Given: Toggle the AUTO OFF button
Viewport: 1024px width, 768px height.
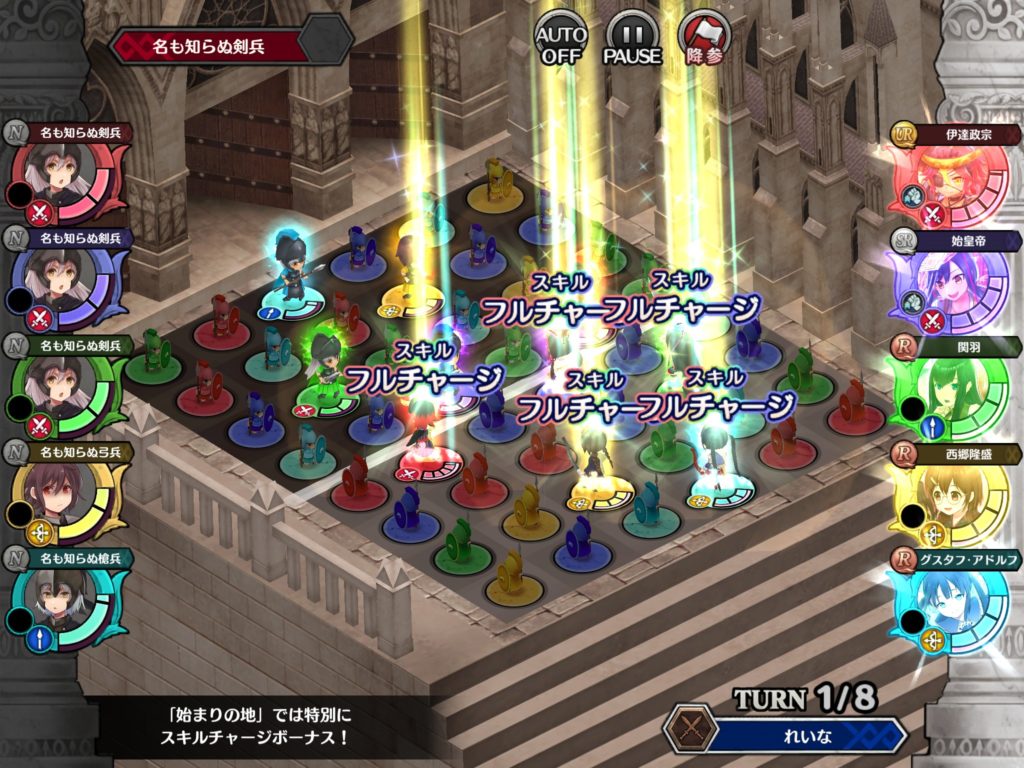Looking at the screenshot, I should click(561, 38).
